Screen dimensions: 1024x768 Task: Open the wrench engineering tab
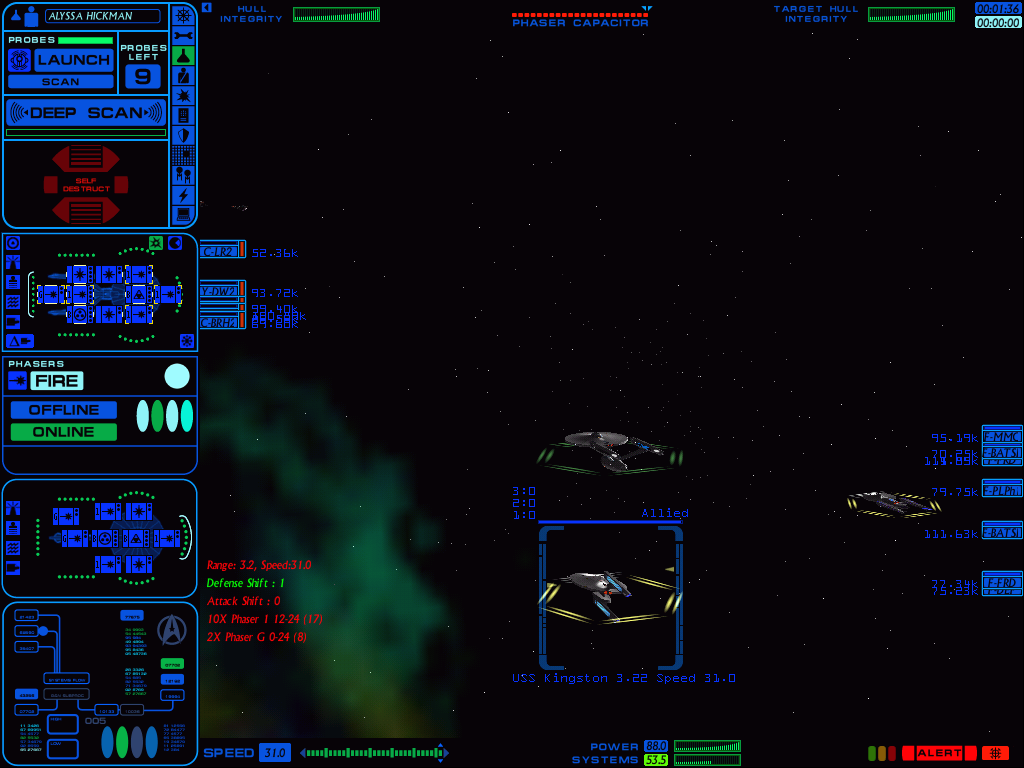click(183, 35)
